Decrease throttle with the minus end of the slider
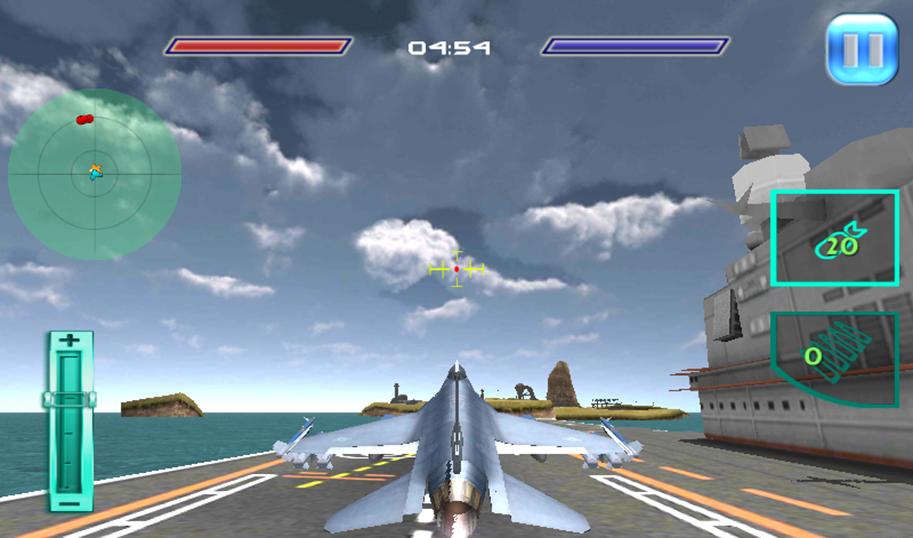Screen dimensions: 913x538 click(69, 501)
